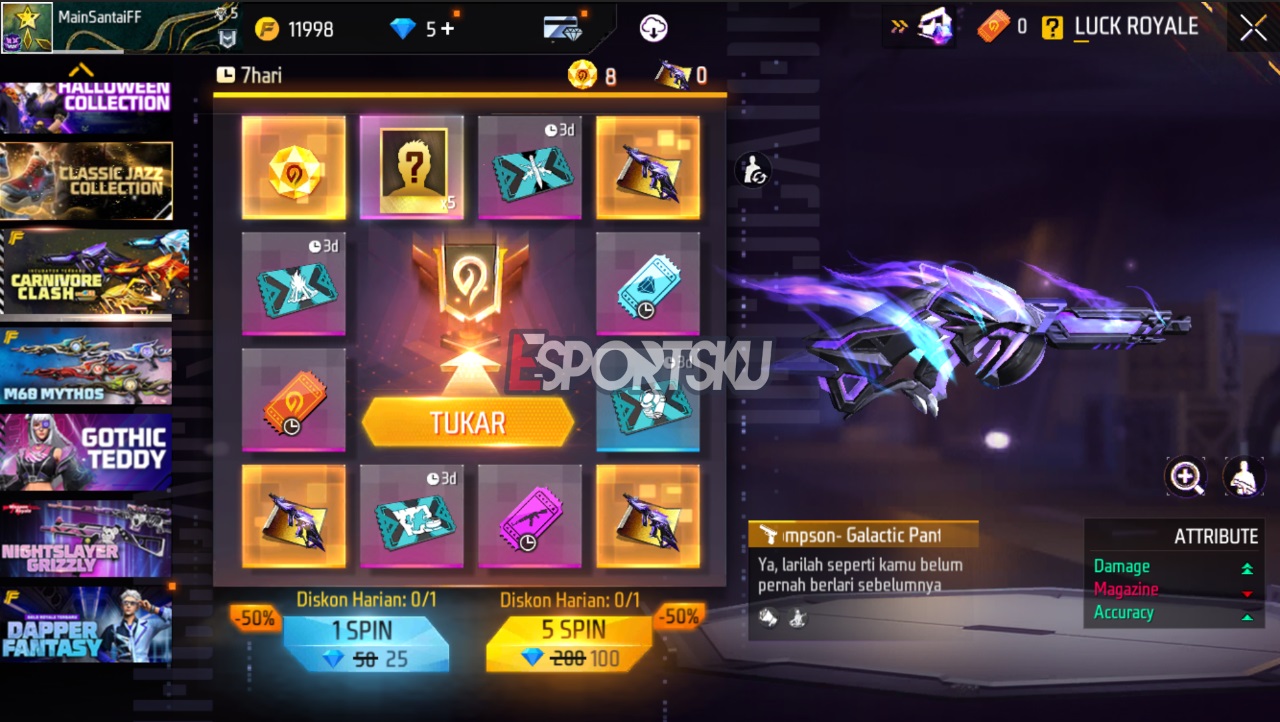
Task: Select the Gothic Teddy banner
Action: pos(87,452)
